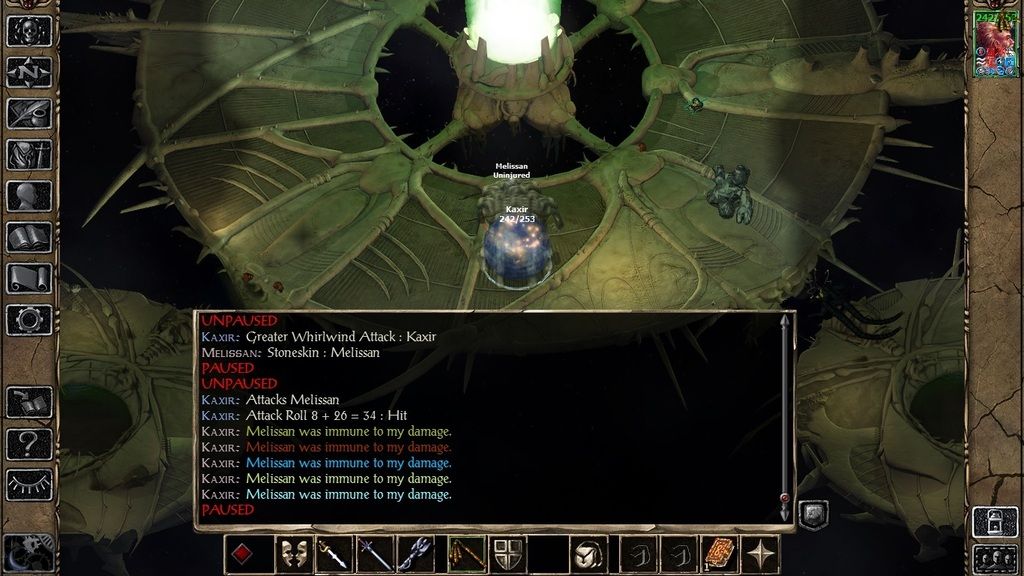Screen dimensions: 1024x576
Task: Open the area map from the compass icon
Action: click(x=28, y=72)
